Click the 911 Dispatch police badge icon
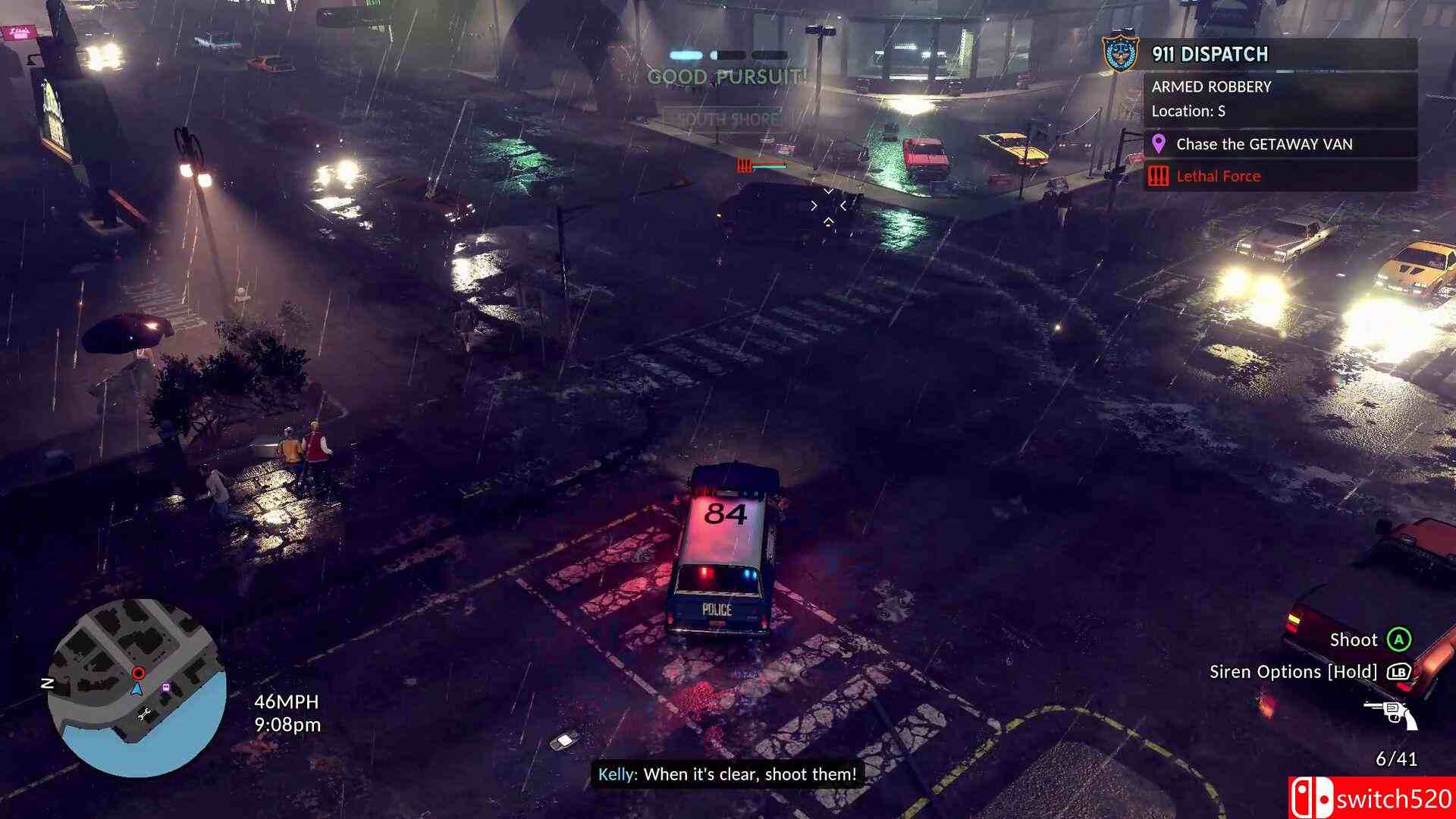 pos(1121,54)
